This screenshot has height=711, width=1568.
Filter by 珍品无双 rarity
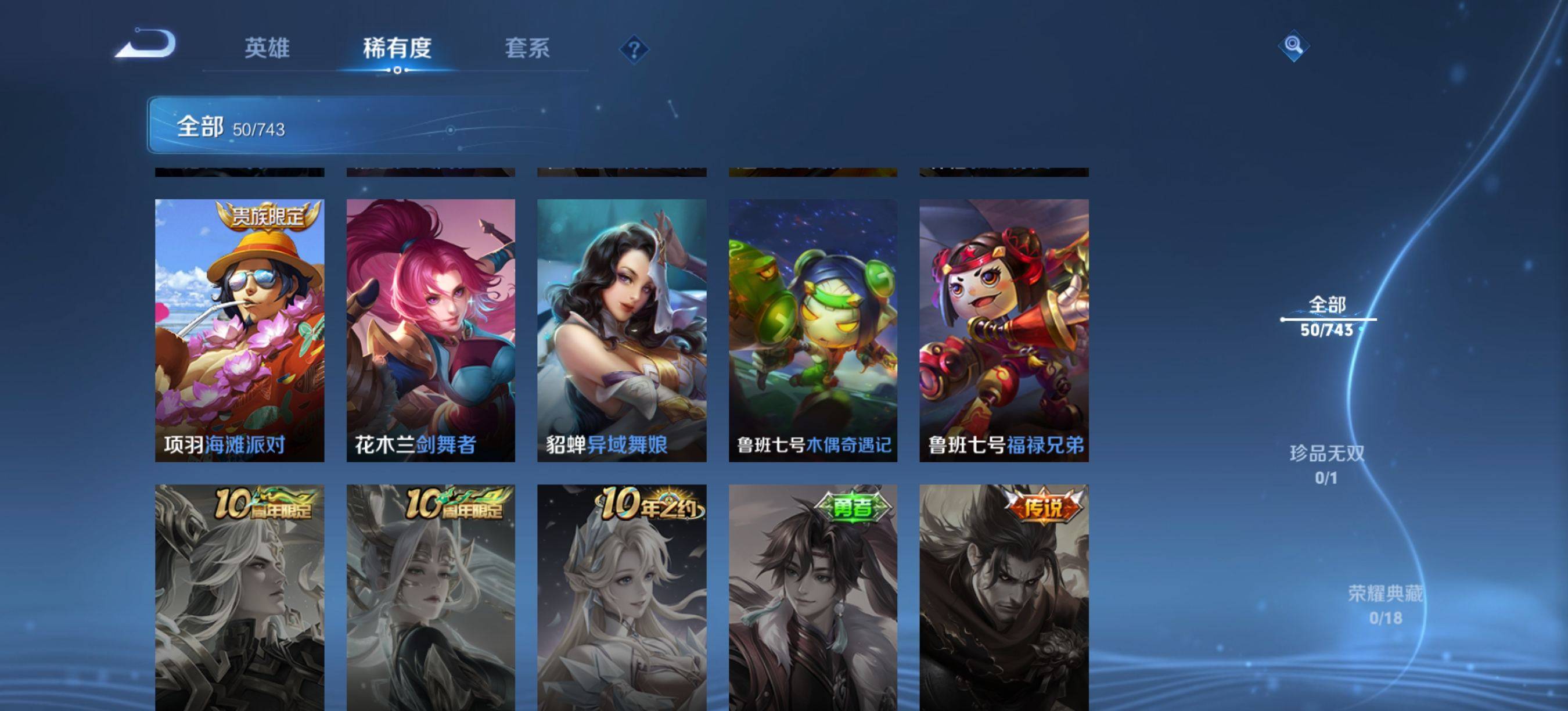click(1326, 464)
